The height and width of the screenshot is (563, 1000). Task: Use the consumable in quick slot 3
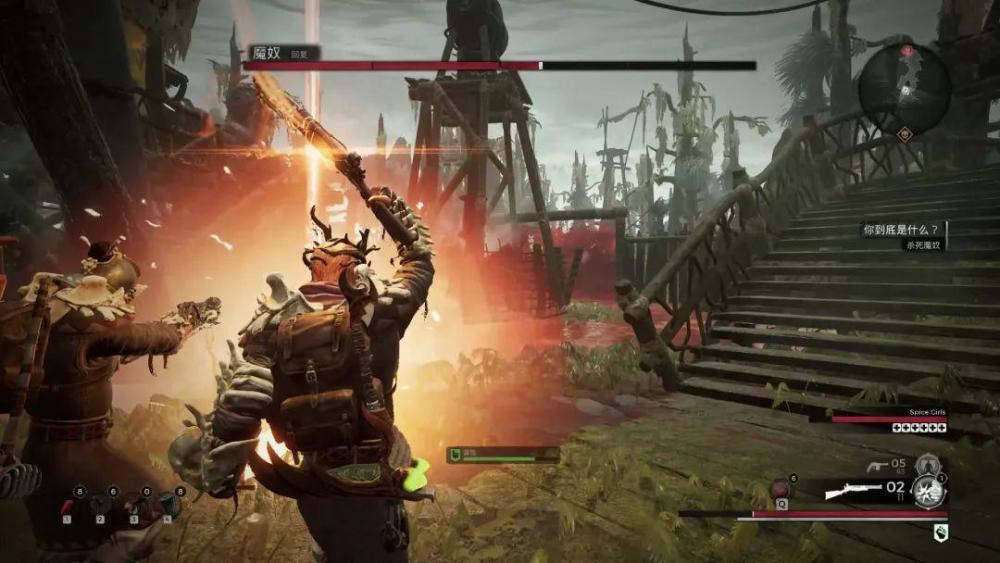click(x=135, y=507)
